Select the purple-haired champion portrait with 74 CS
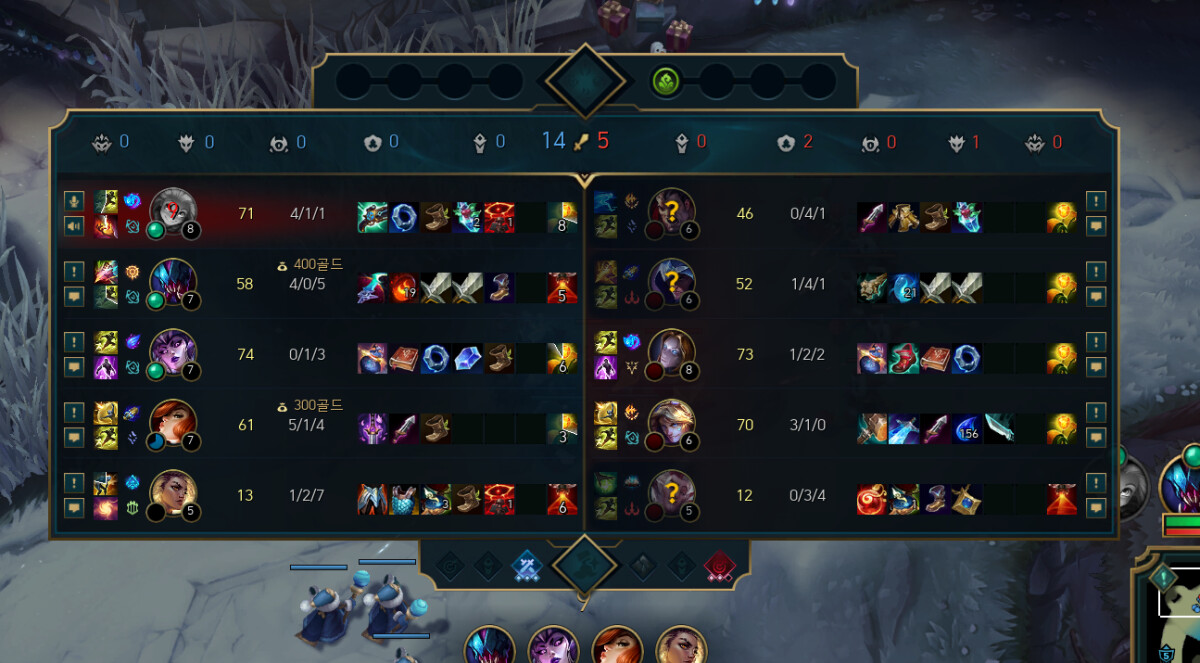 point(173,354)
